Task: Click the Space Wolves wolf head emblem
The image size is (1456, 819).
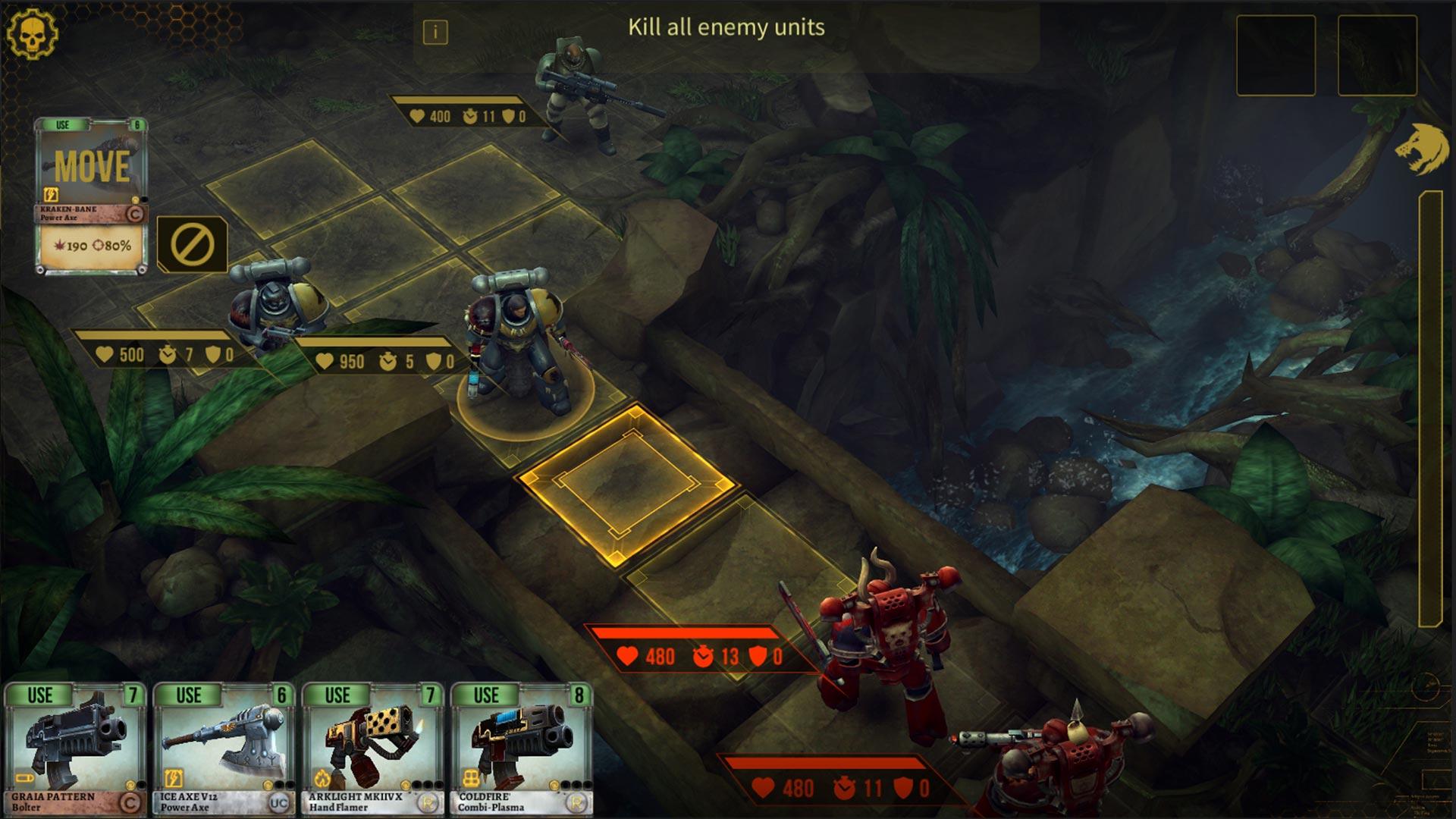Action: (x=1422, y=149)
